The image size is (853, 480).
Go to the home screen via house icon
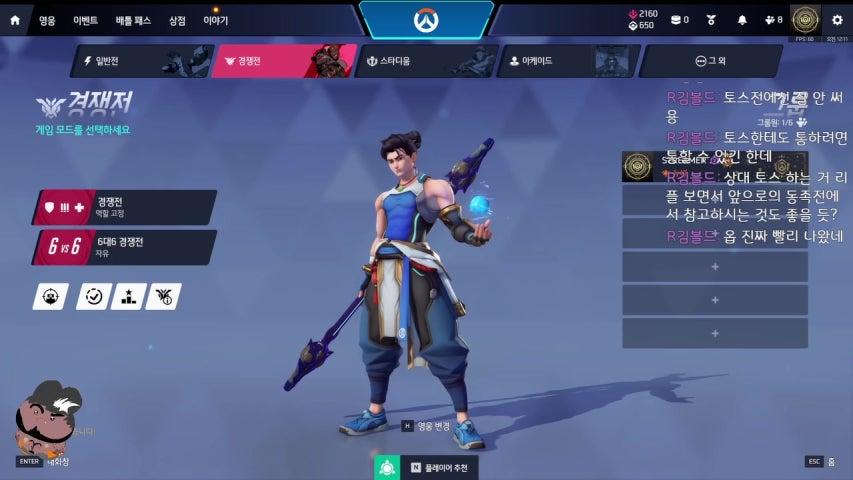(x=15, y=20)
